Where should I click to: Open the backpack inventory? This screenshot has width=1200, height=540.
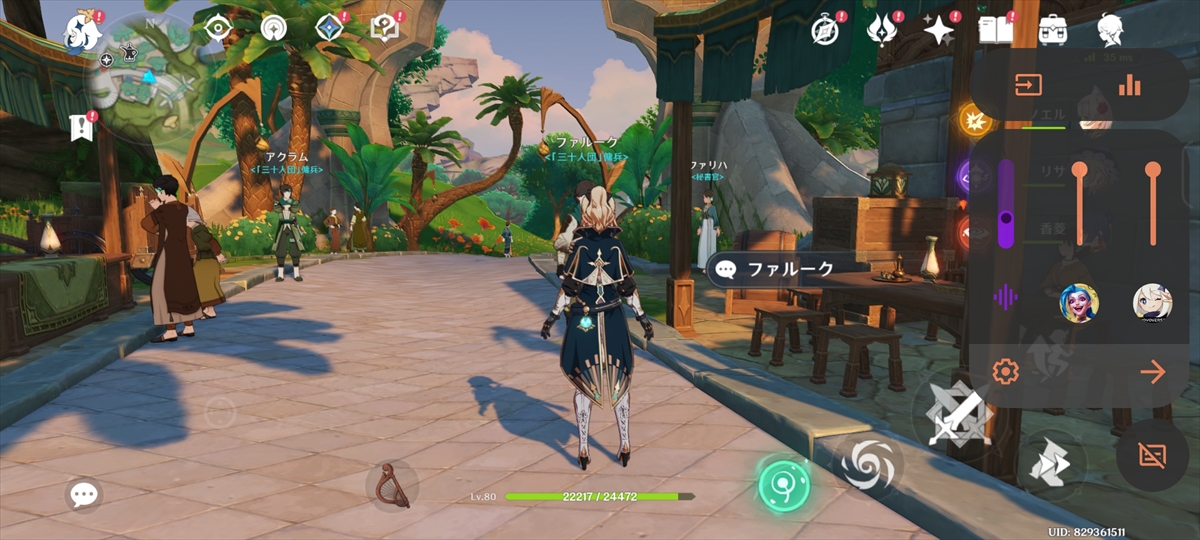coord(1052,30)
